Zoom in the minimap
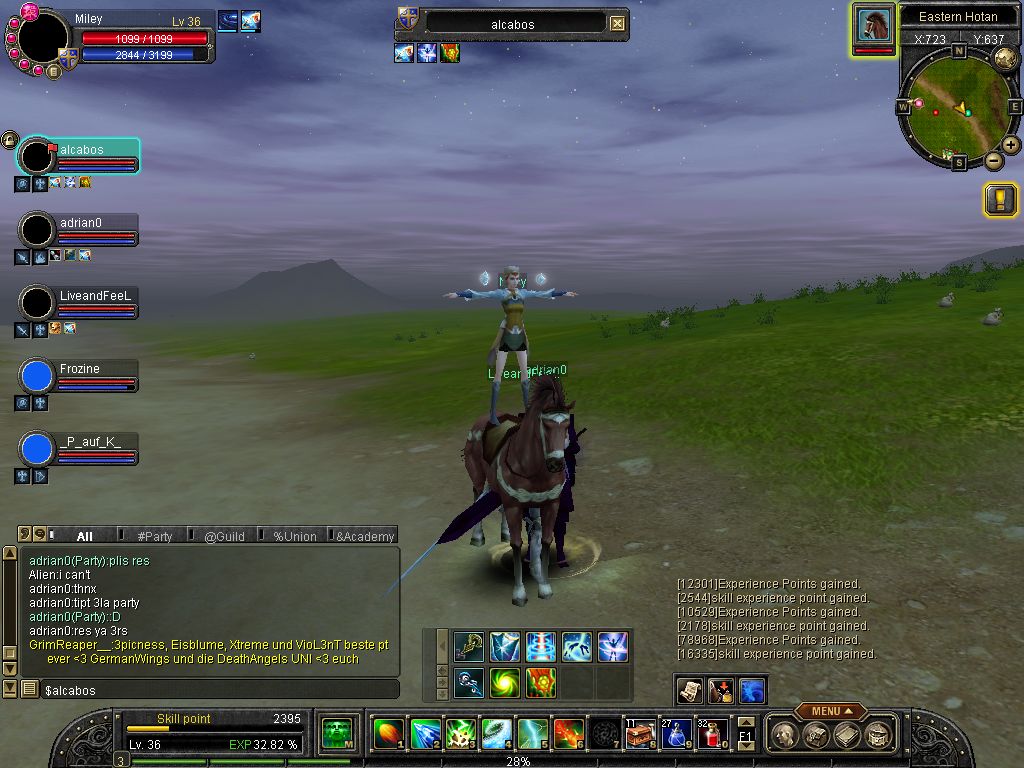 [1011, 145]
